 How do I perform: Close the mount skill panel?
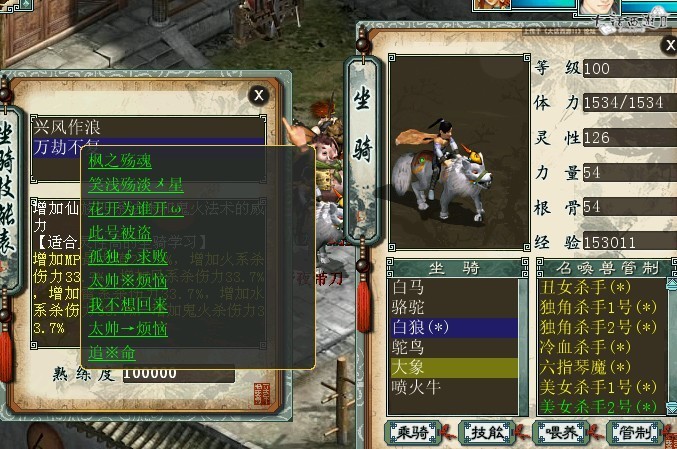click(258, 95)
